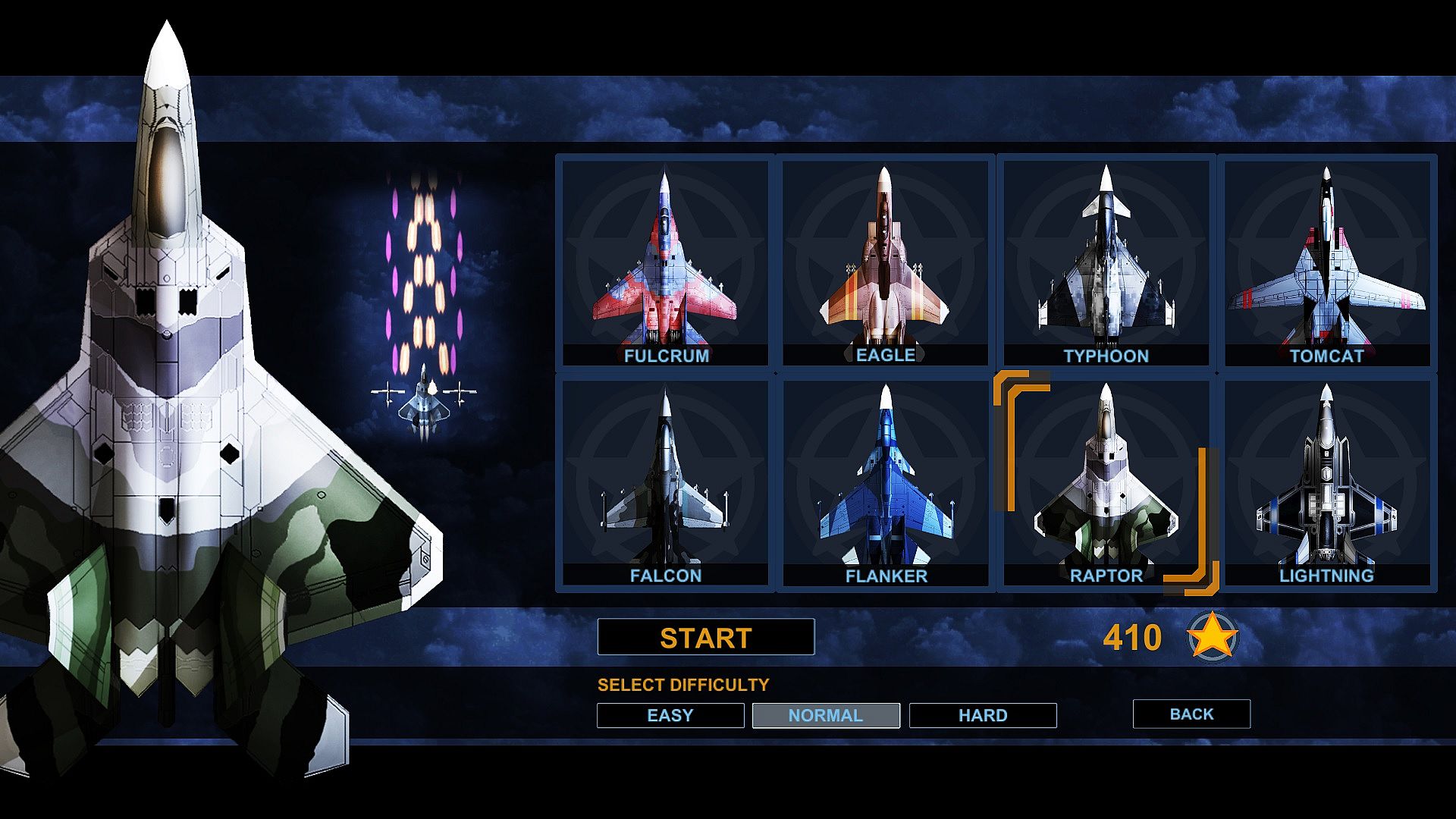The width and height of the screenshot is (1456, 819).
Task: Select the blue Flanker jet
Action: pyautogui.click(x=885, y=482)
